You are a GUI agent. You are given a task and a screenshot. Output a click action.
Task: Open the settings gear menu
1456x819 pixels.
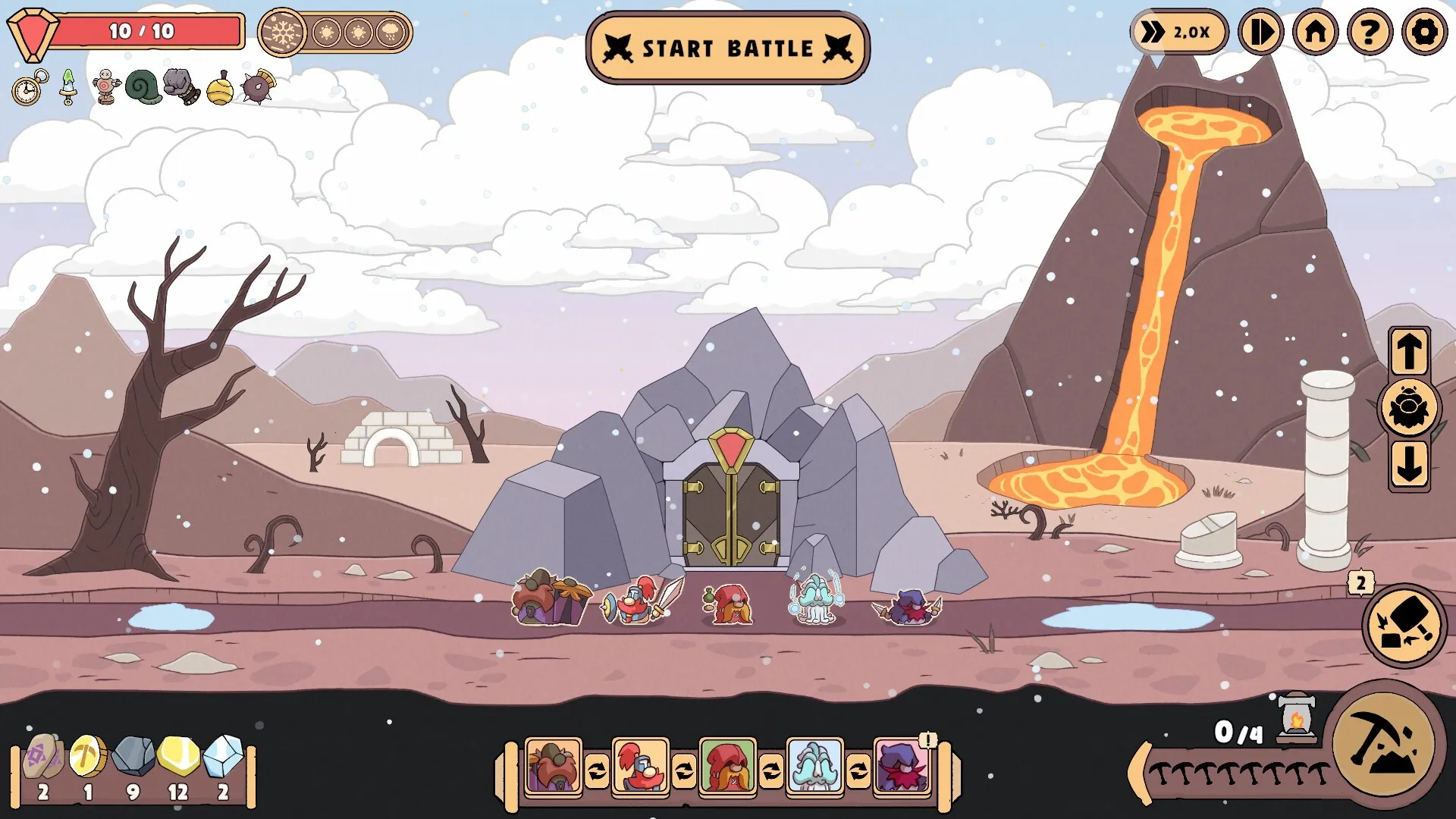tap(1424, 33)
